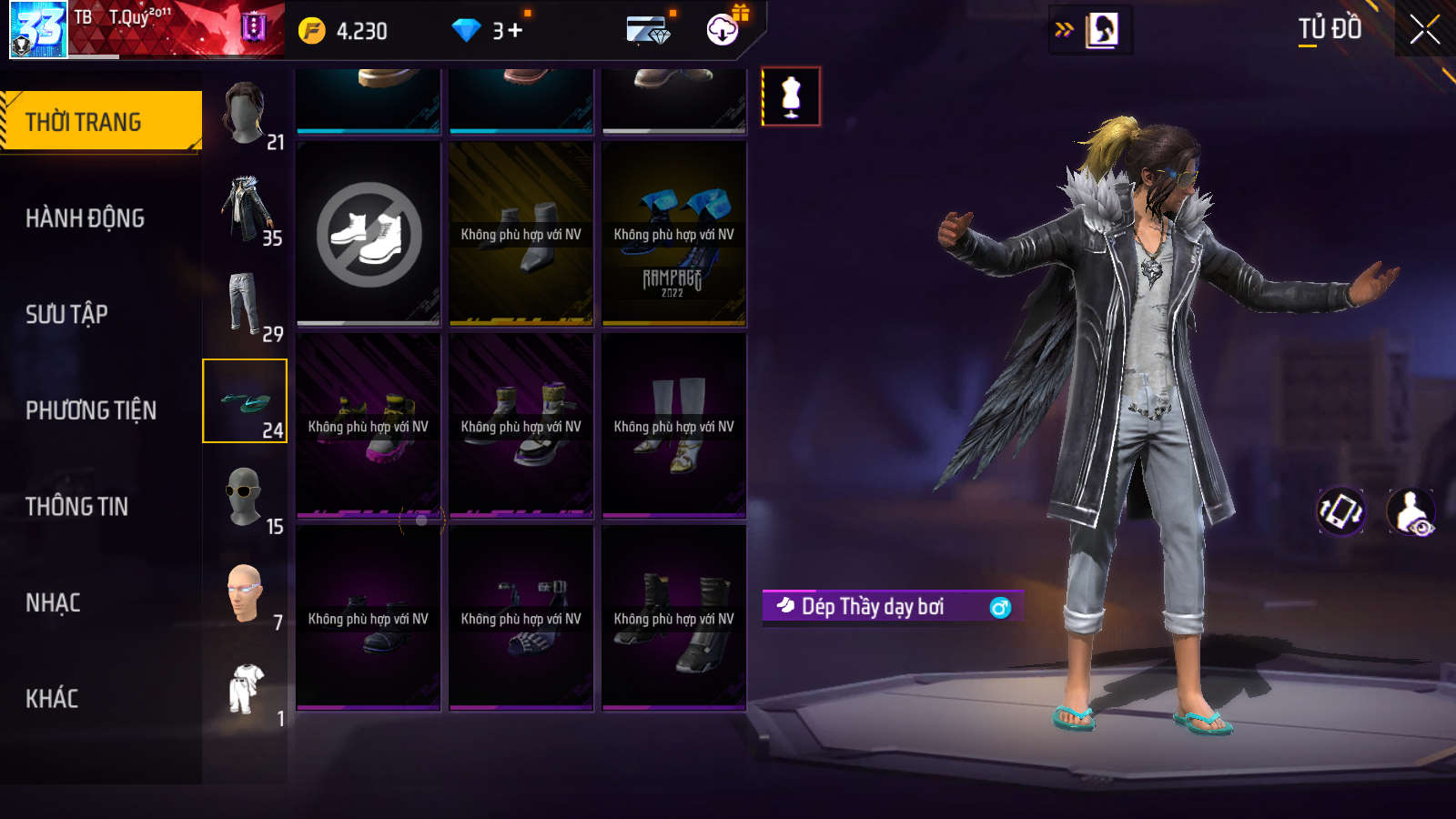Choose the face category with glasses

(x=246, y=594)
